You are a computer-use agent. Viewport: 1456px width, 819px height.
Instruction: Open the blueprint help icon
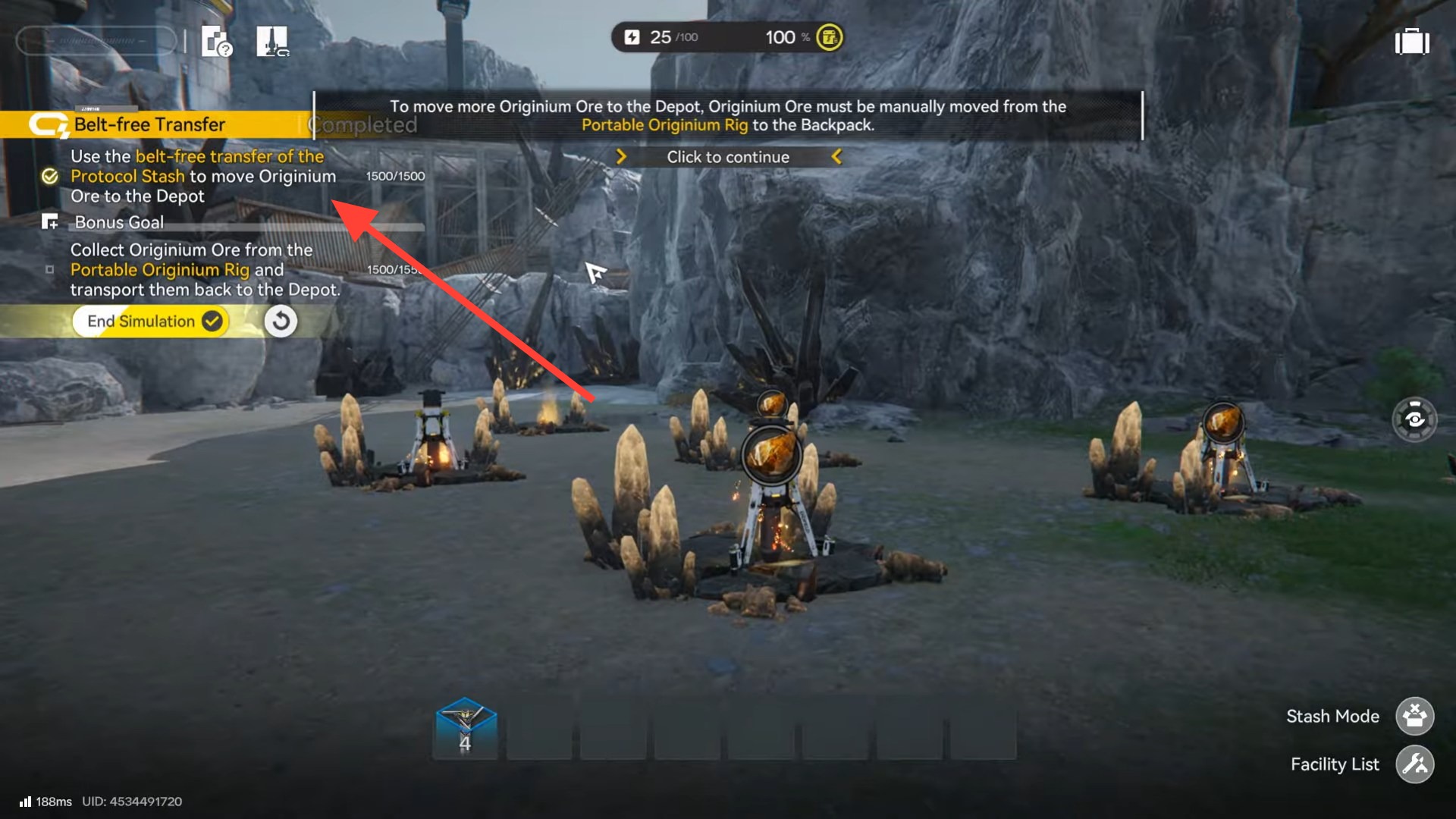point(216,42)
